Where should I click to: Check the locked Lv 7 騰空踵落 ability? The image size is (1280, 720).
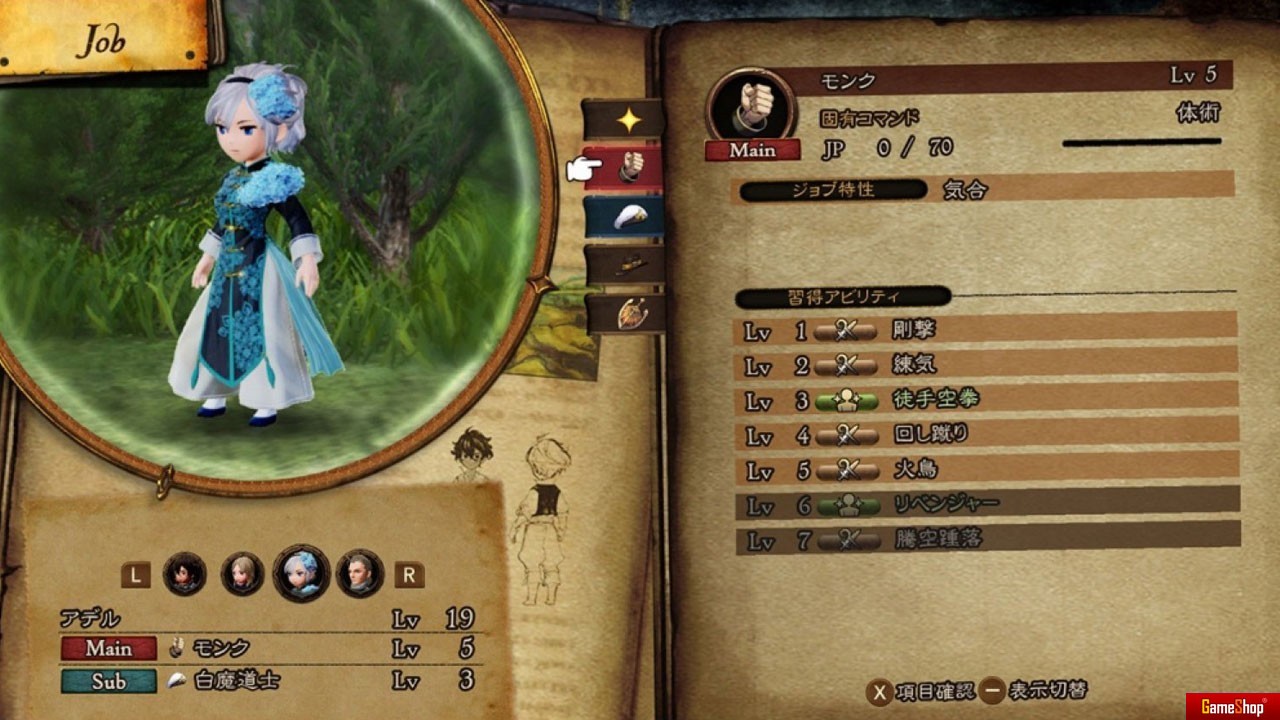click(986, 539)
